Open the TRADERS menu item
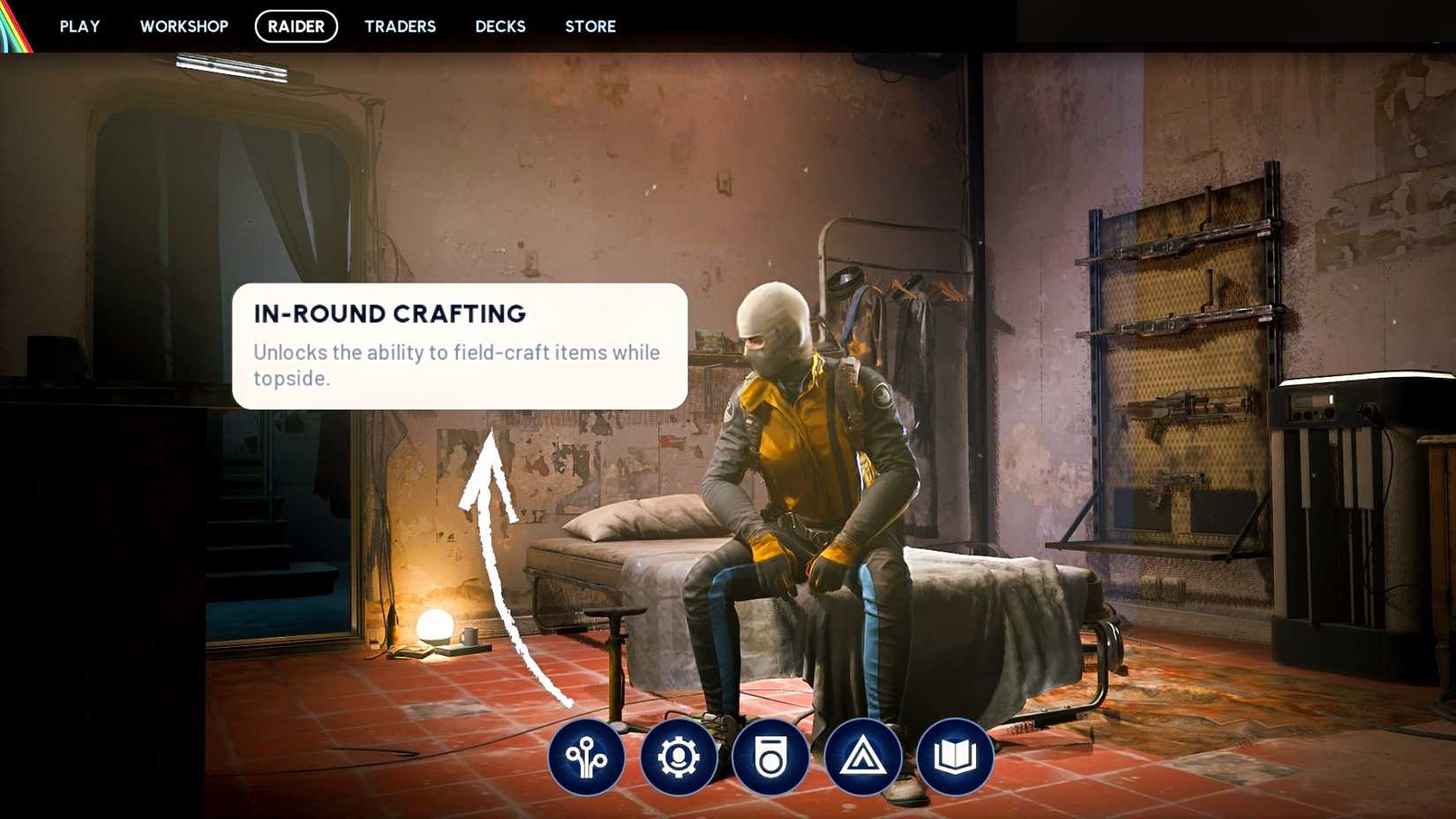The height and width of the screenshot is (819, 1456). coord(400,26)
